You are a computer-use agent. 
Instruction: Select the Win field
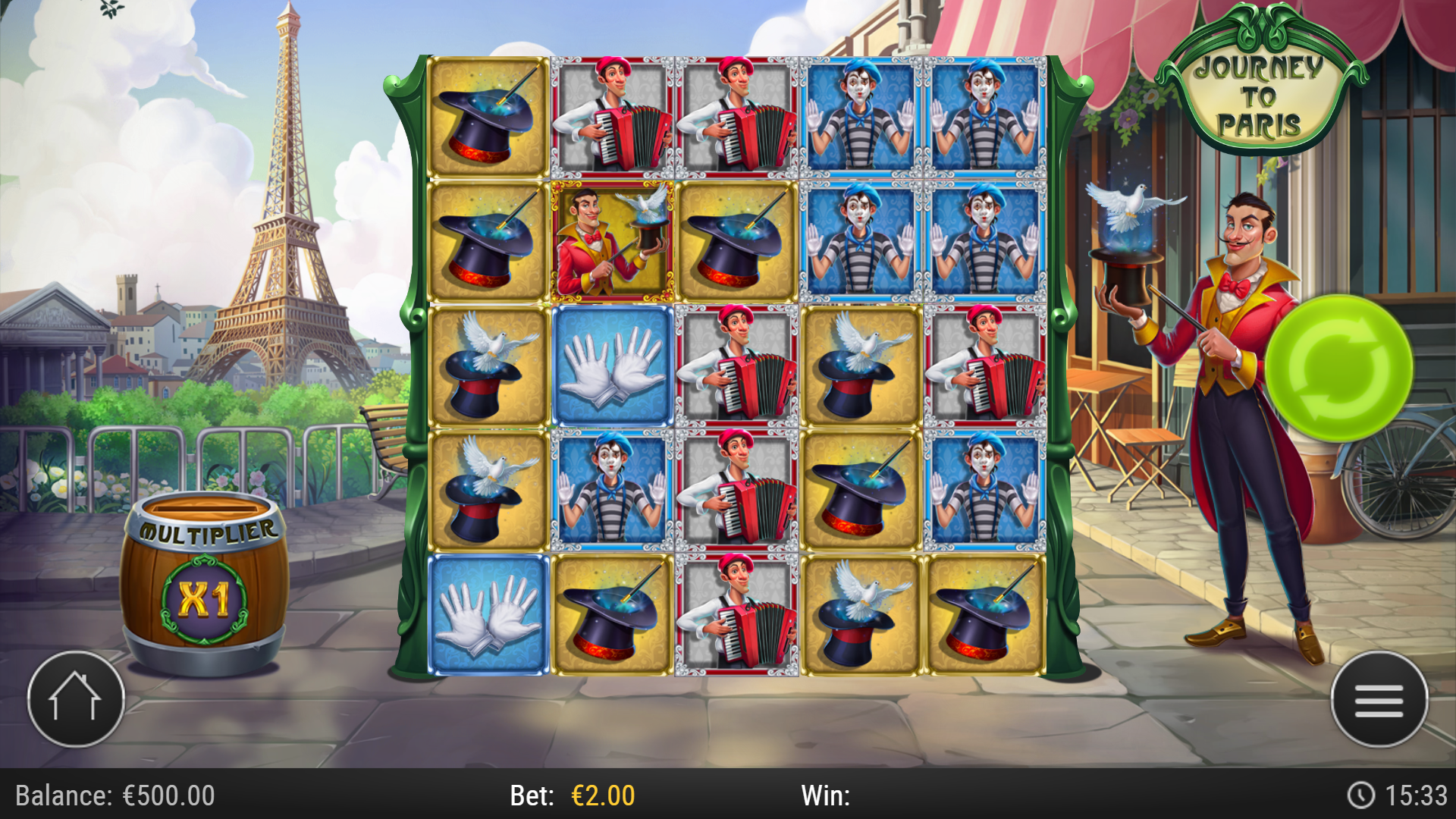(826, 795)
